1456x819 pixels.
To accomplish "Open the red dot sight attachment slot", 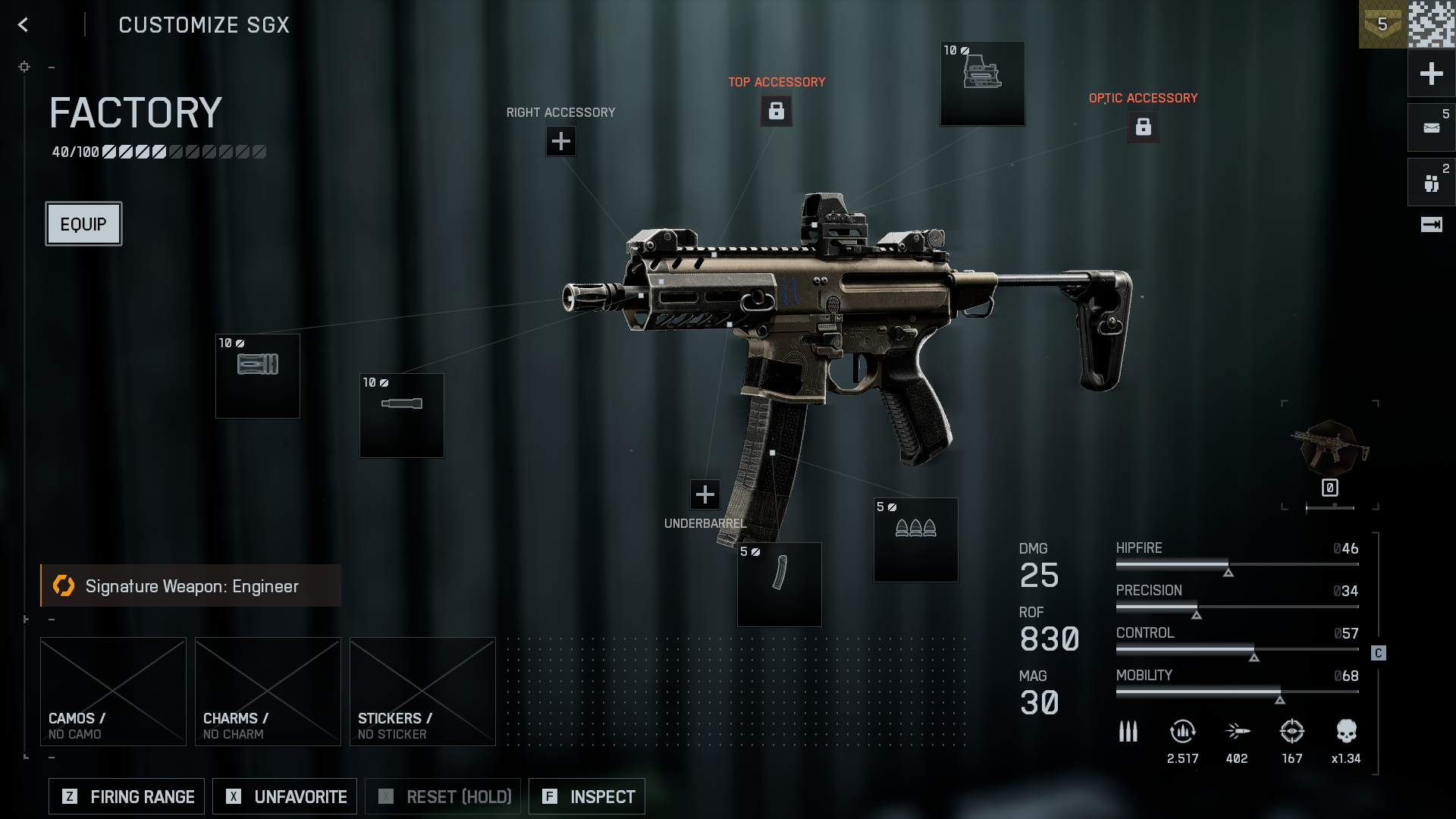I will click(982, 83).
